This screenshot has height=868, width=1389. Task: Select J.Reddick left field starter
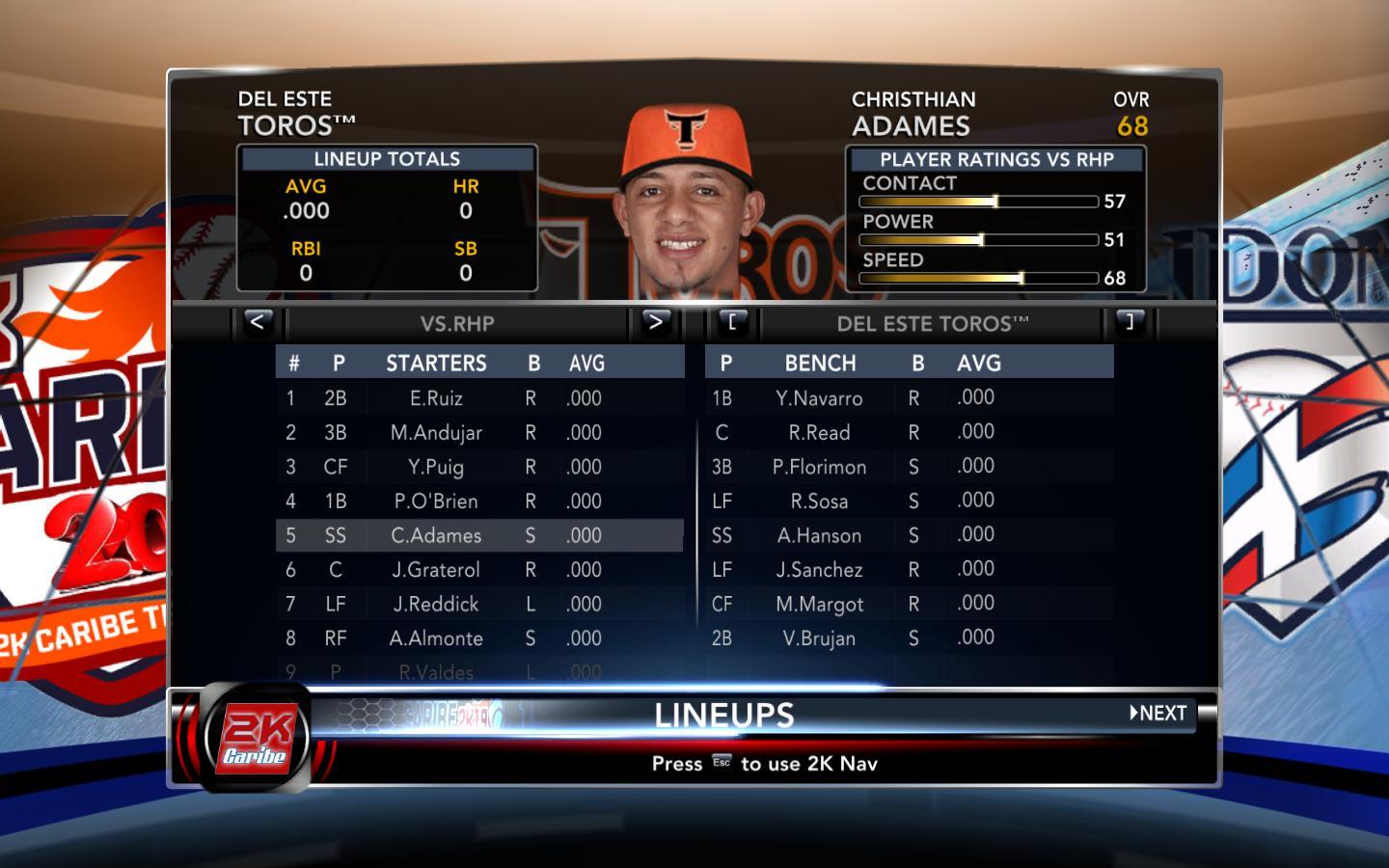coord(436,605)
